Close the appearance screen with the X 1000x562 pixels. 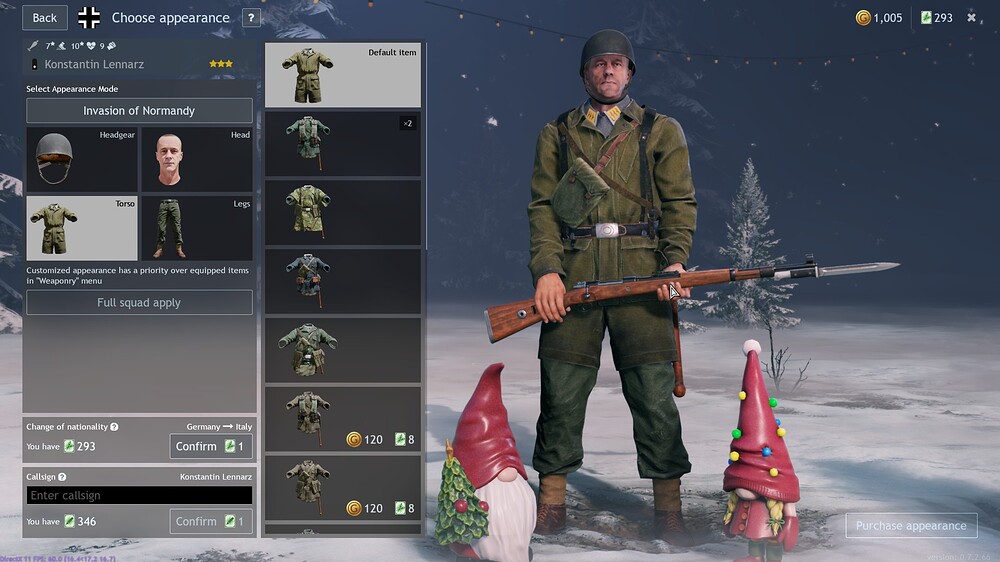(x=971, y=18)
